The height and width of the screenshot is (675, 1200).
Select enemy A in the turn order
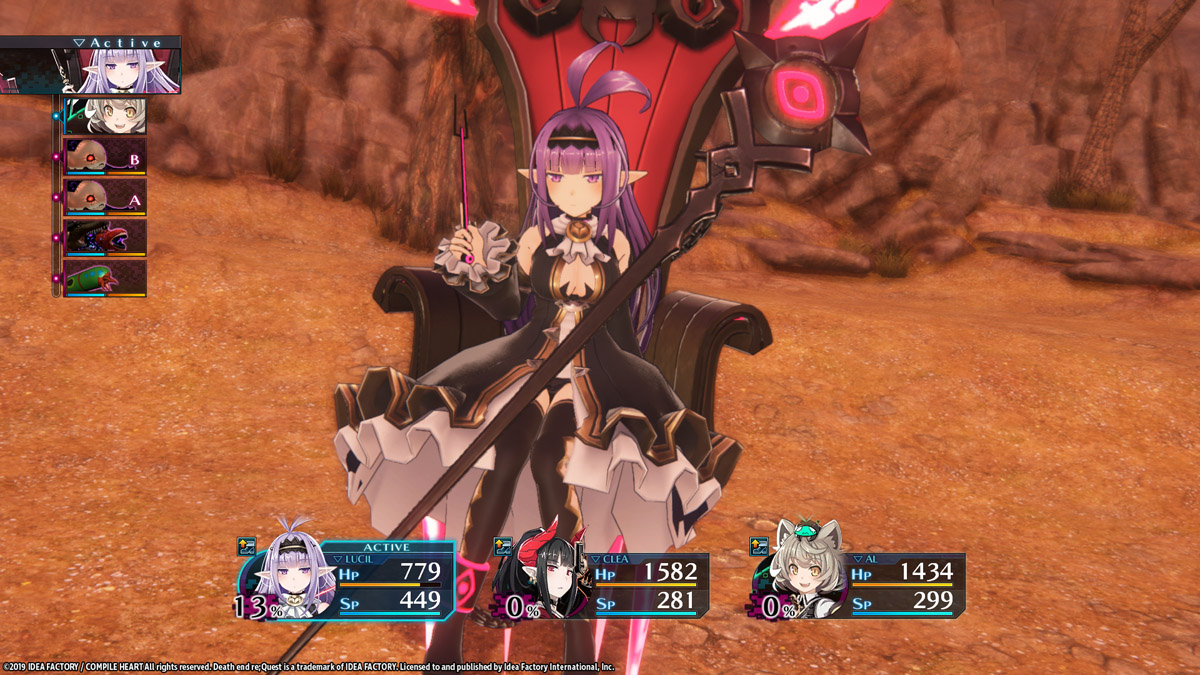105,197
